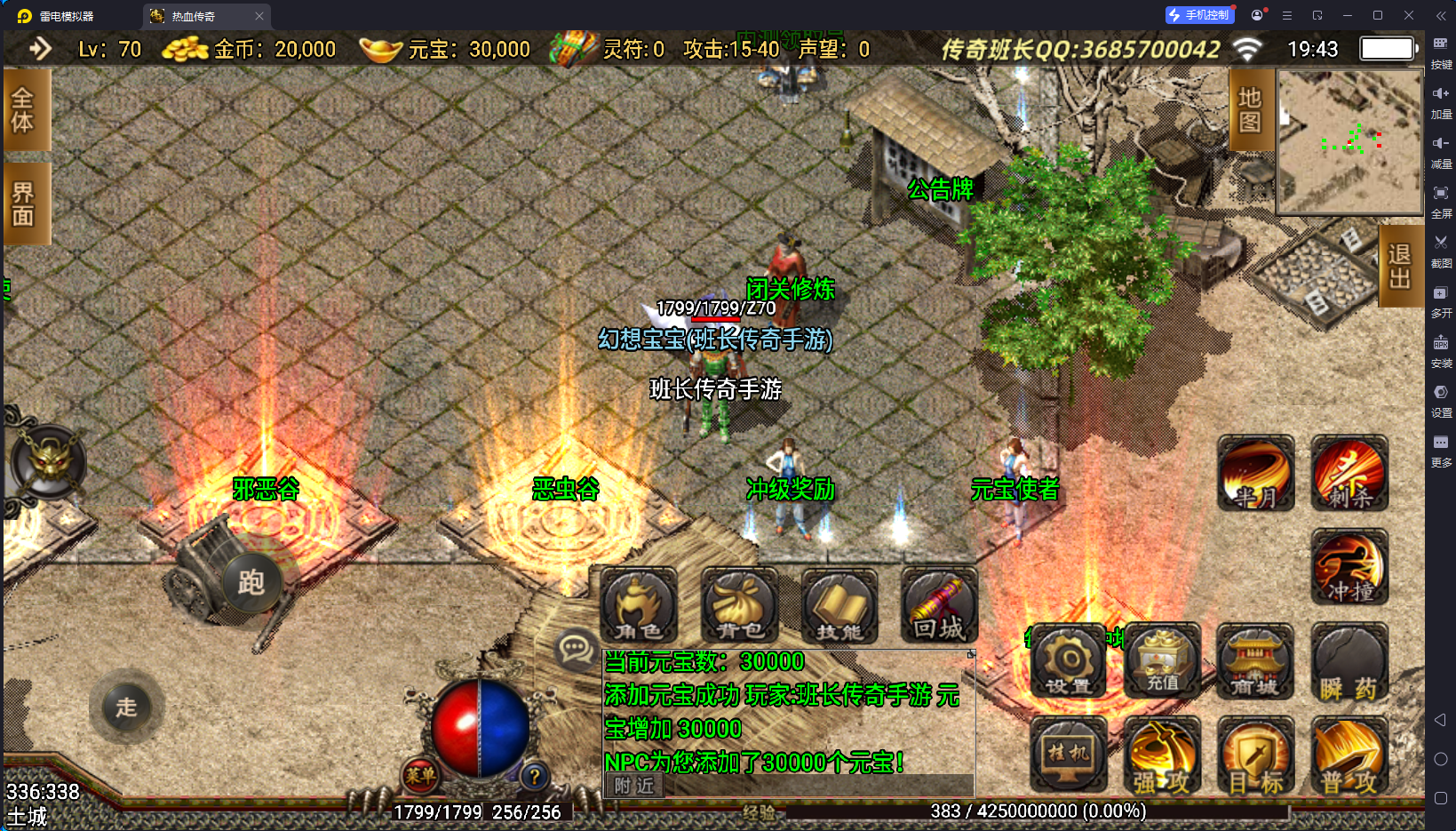1456x831 pixels.
Task: Use the 普攻 normal attack
Action: [x=1349, y=756]
